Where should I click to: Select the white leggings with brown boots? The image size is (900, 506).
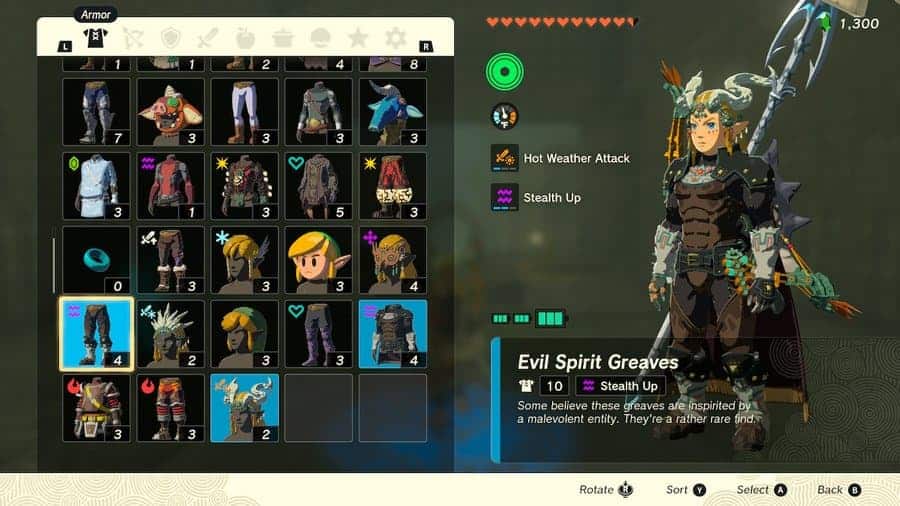244,111
